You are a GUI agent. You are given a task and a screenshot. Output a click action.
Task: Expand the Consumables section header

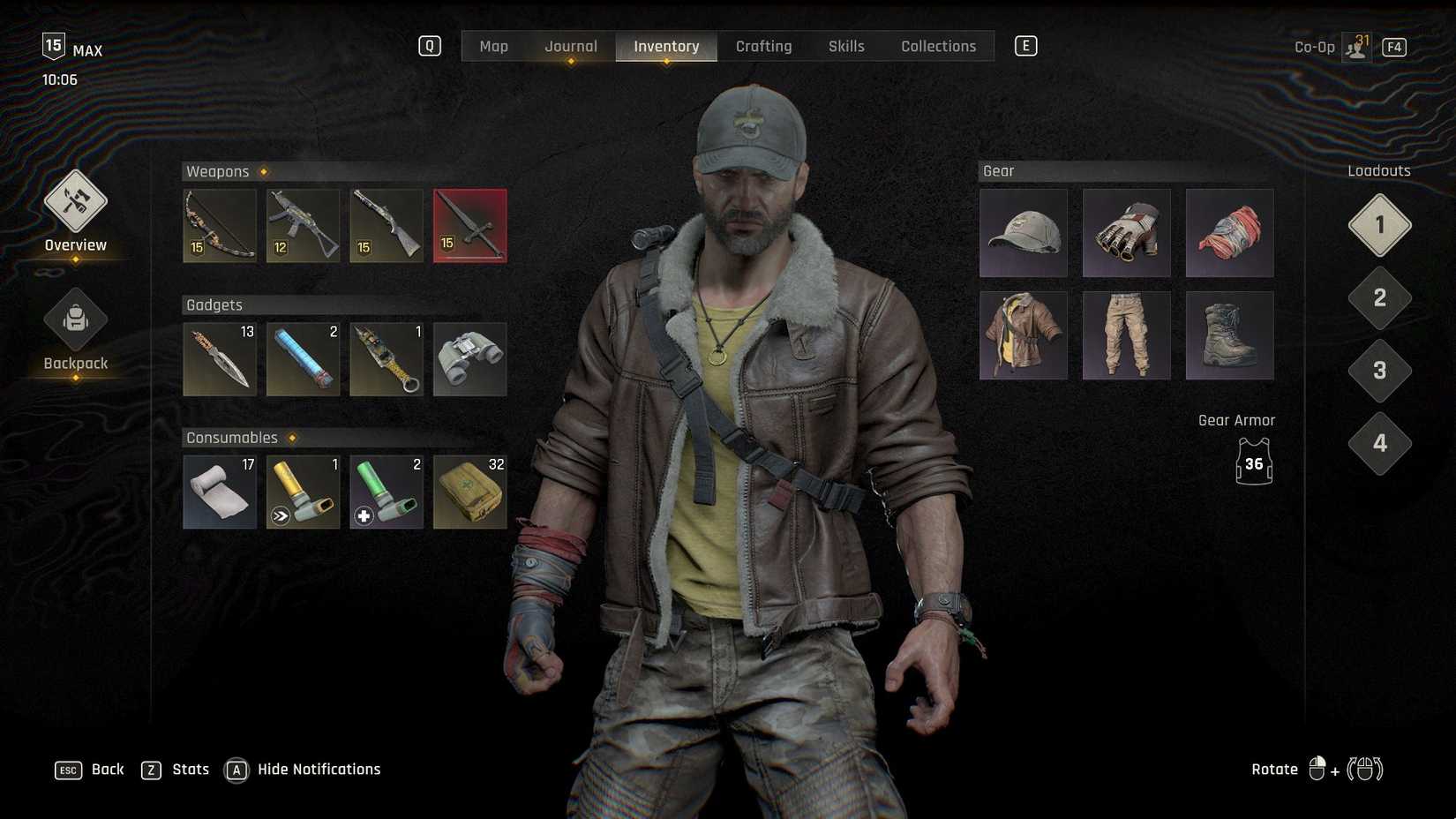click(x=233, y=437)
